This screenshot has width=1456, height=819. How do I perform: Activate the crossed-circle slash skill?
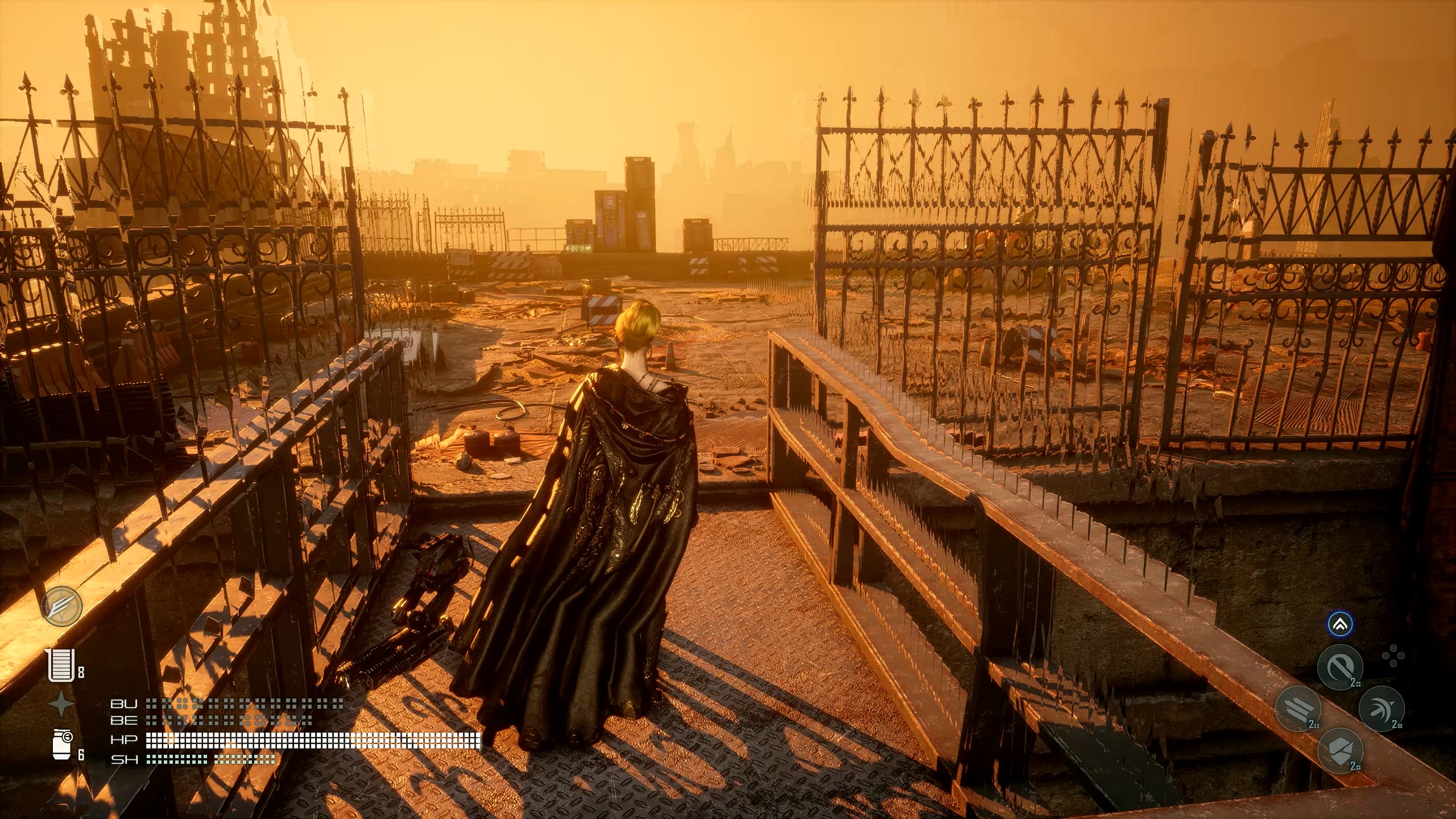pos(1340,667)
